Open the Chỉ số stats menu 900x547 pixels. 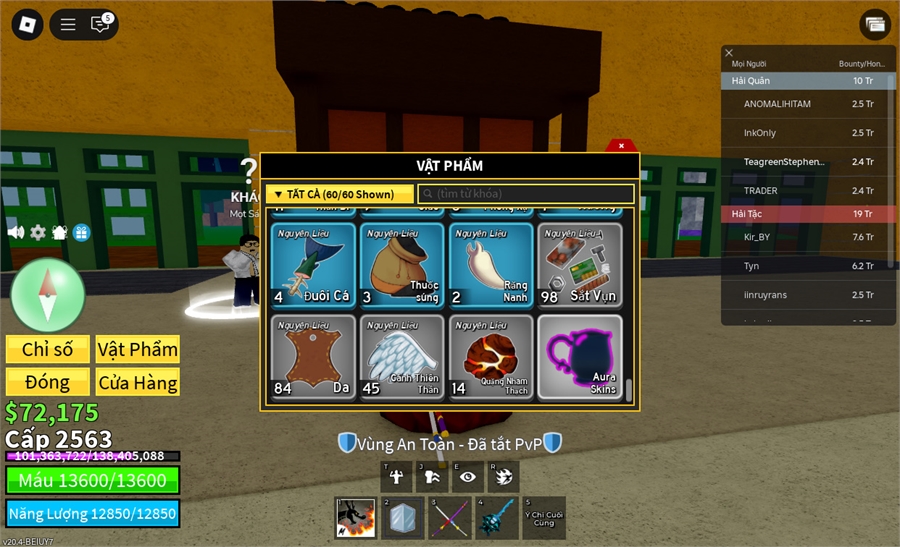[48, 349]
